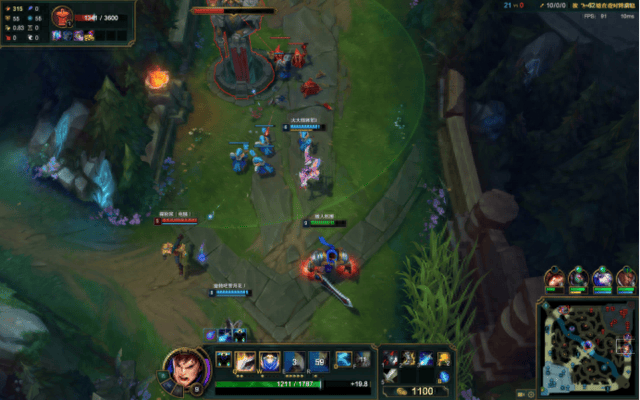Image resolution: width=640 pixels, height=400 pixels.
Task: Select the last ally portrait above minimap
Action: coord(625,279)
